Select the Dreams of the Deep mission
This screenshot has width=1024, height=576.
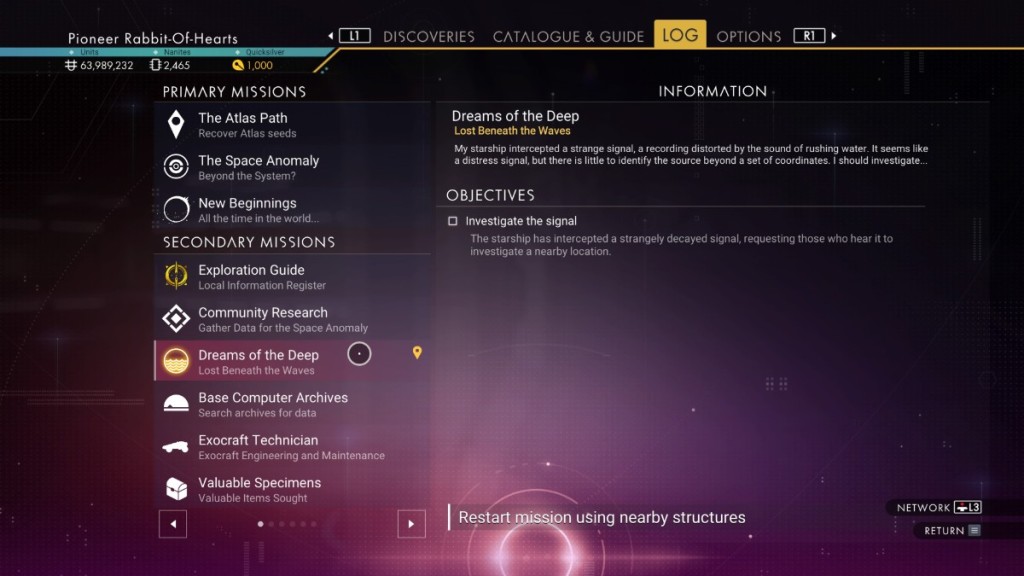[x=258, y=362]
